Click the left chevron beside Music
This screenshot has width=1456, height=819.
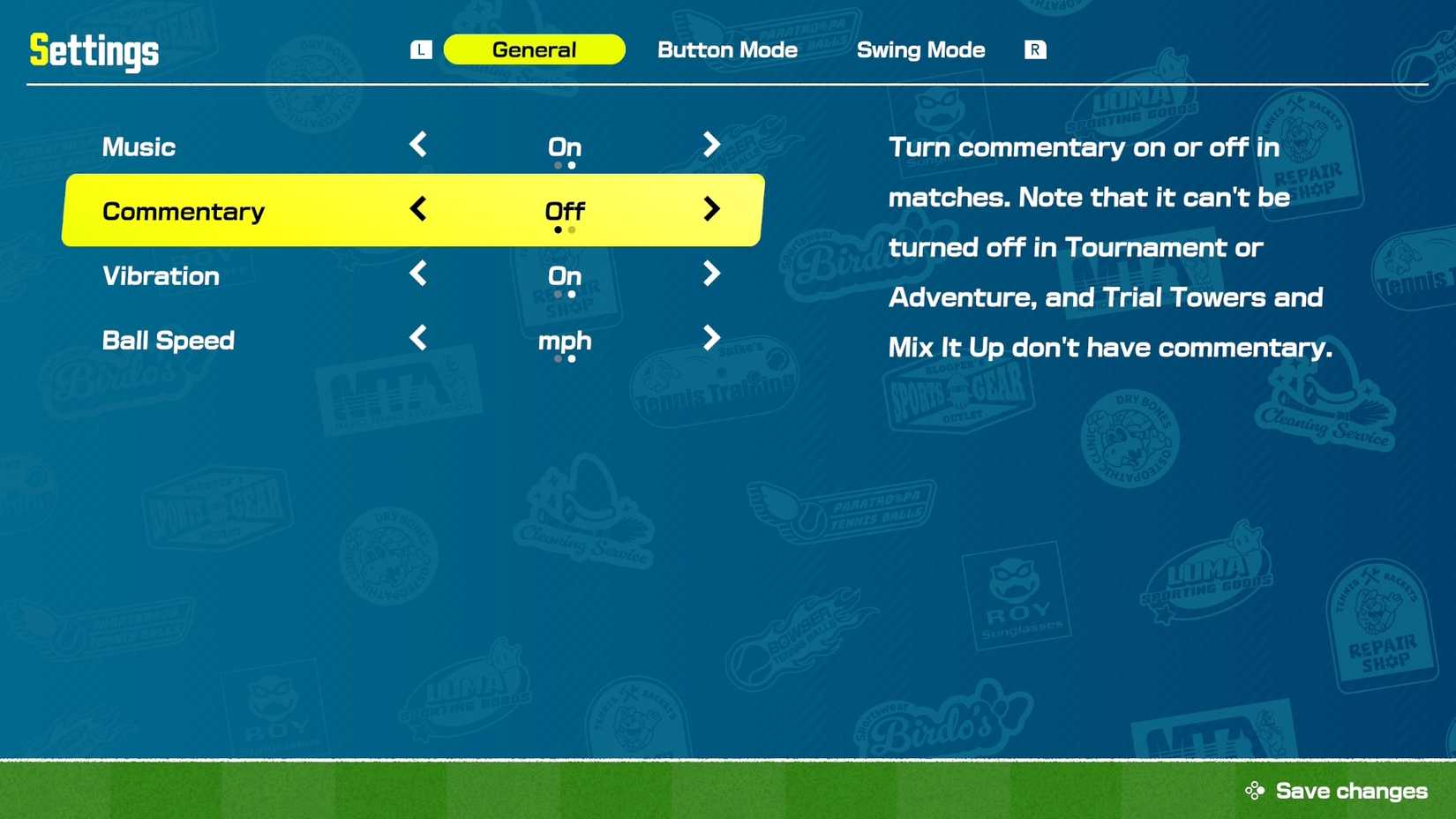pos(418,146)
